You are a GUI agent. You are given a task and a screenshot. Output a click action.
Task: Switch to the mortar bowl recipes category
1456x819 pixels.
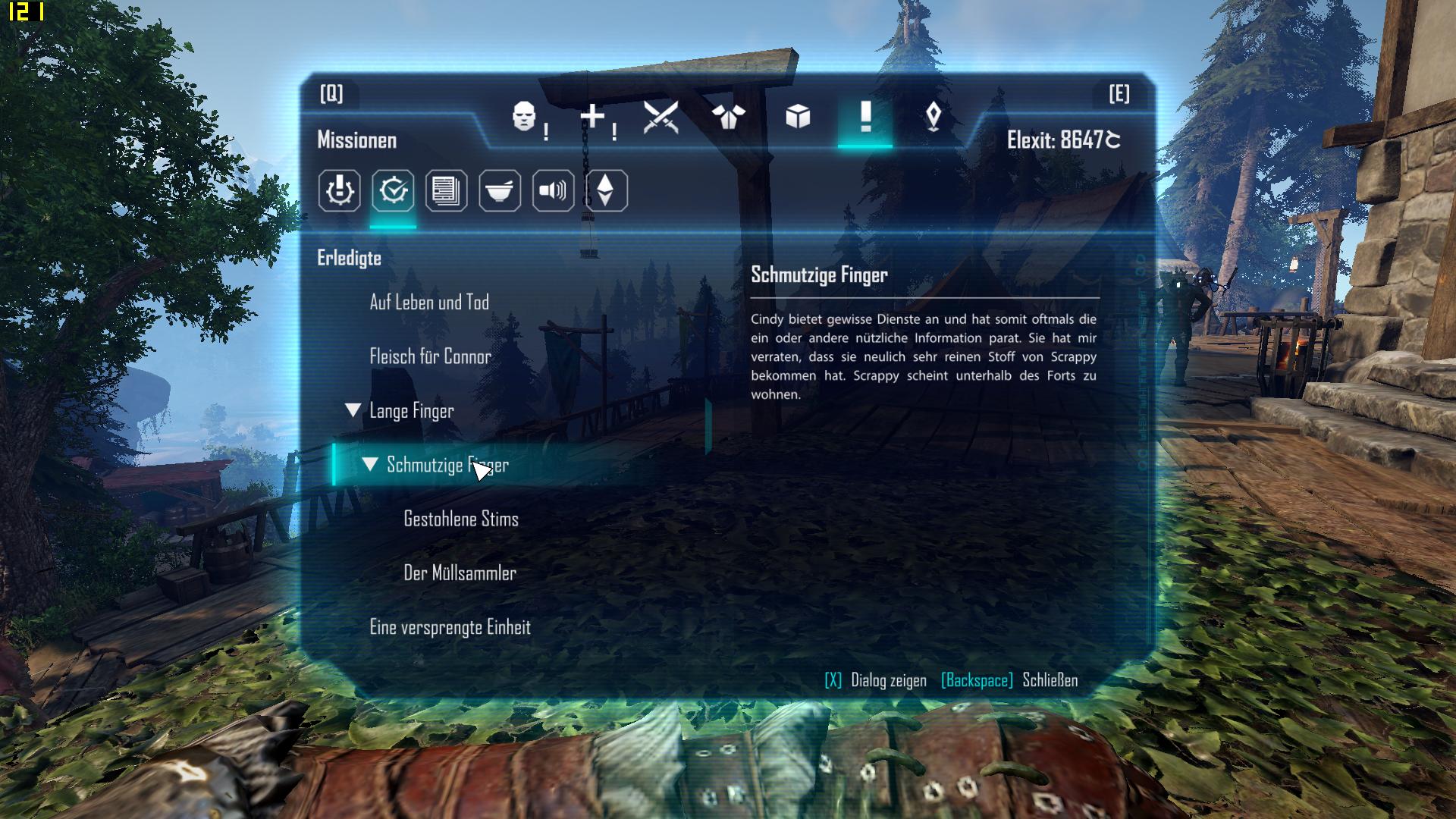tap(500, 190)
